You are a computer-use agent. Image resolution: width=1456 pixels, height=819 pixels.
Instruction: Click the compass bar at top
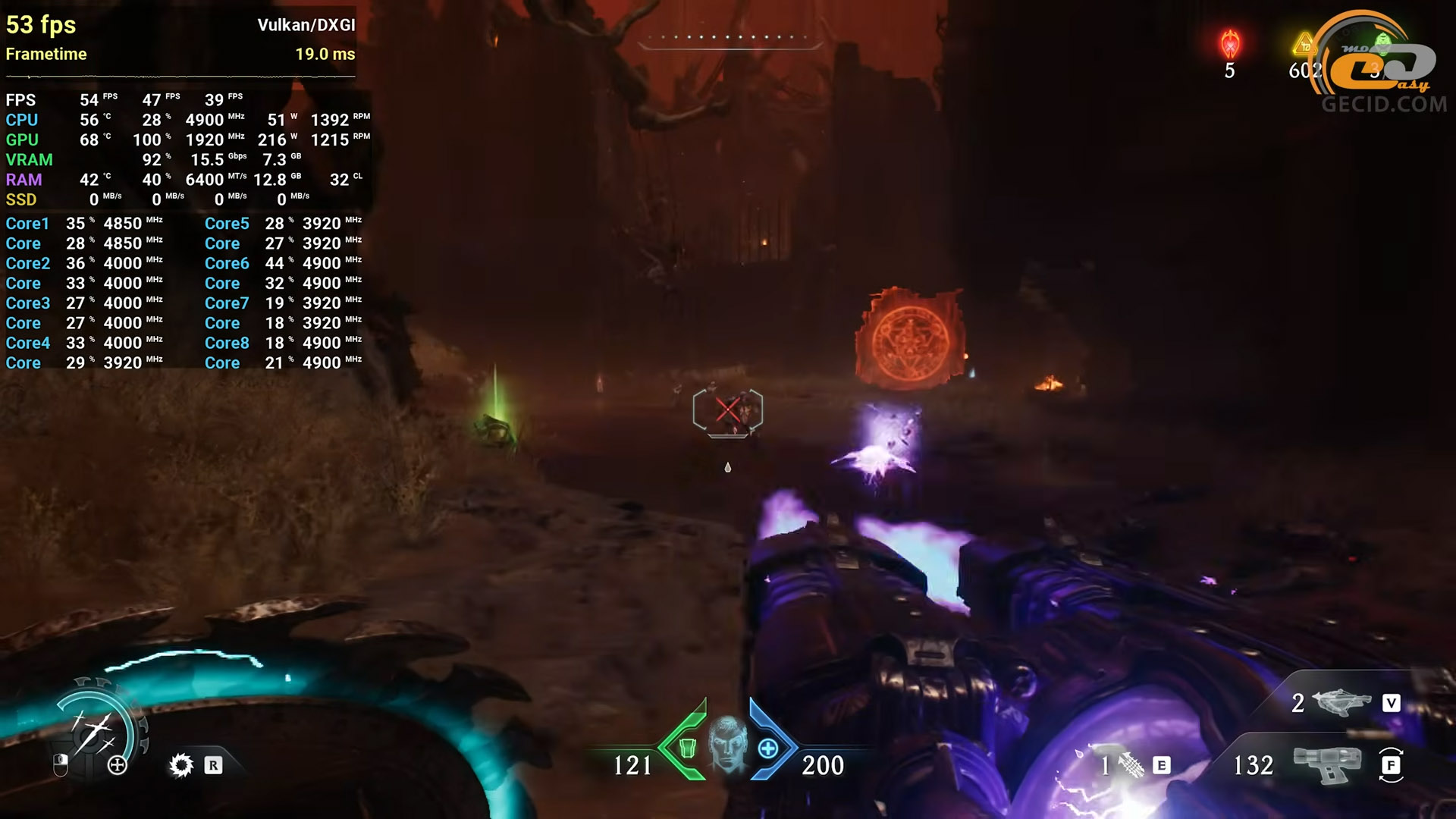pyautogui.click(x=728, y=38)
